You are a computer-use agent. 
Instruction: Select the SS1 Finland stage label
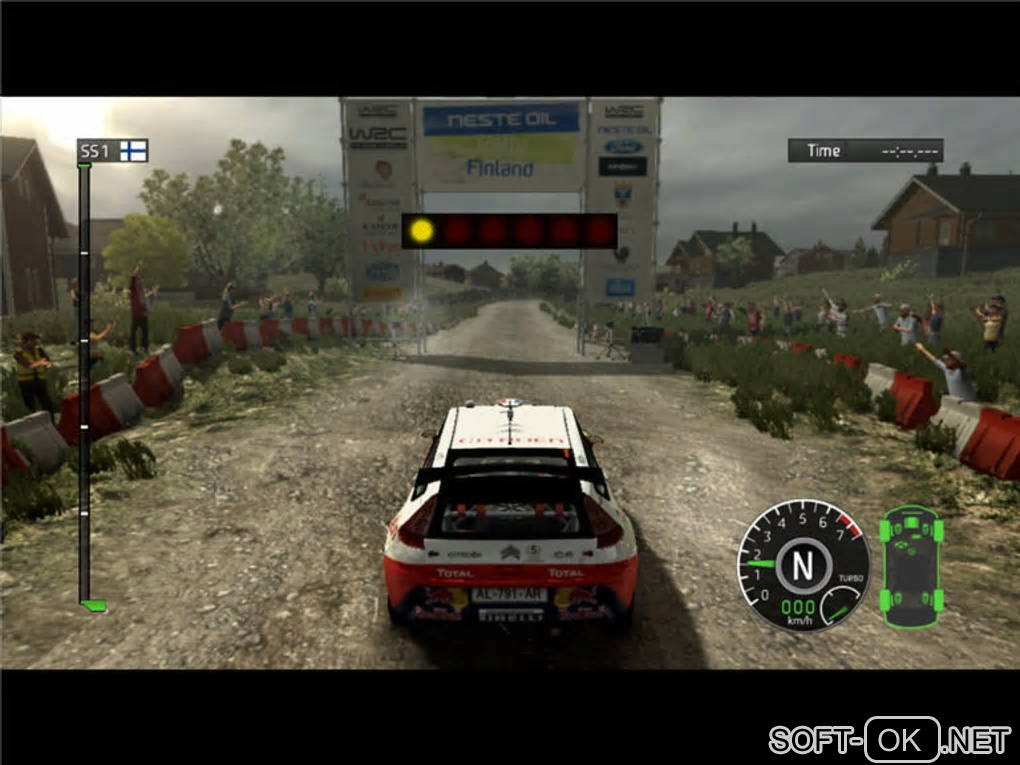[x=113, y=151]
